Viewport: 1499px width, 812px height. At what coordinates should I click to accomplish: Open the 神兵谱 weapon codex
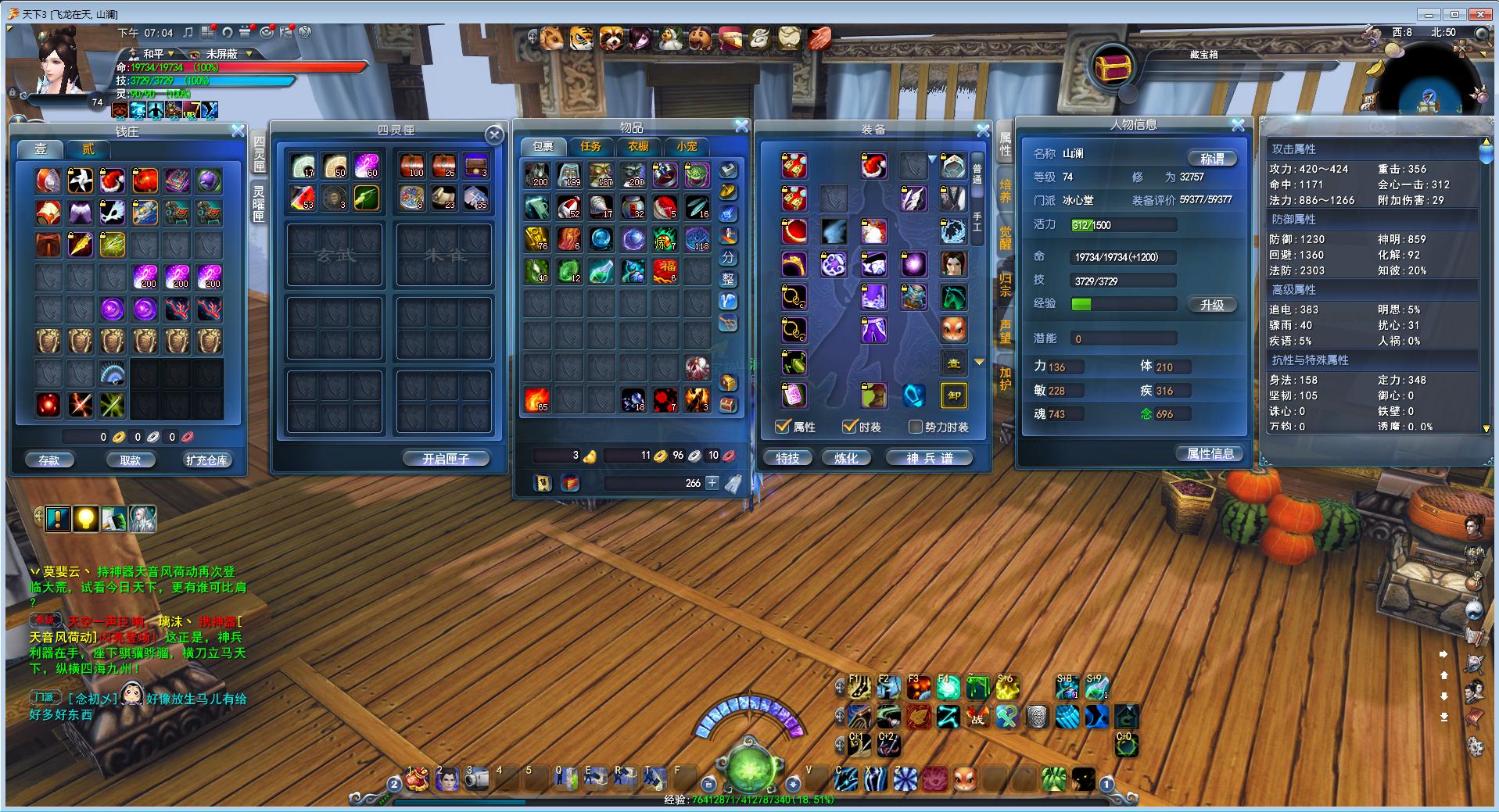929,458
